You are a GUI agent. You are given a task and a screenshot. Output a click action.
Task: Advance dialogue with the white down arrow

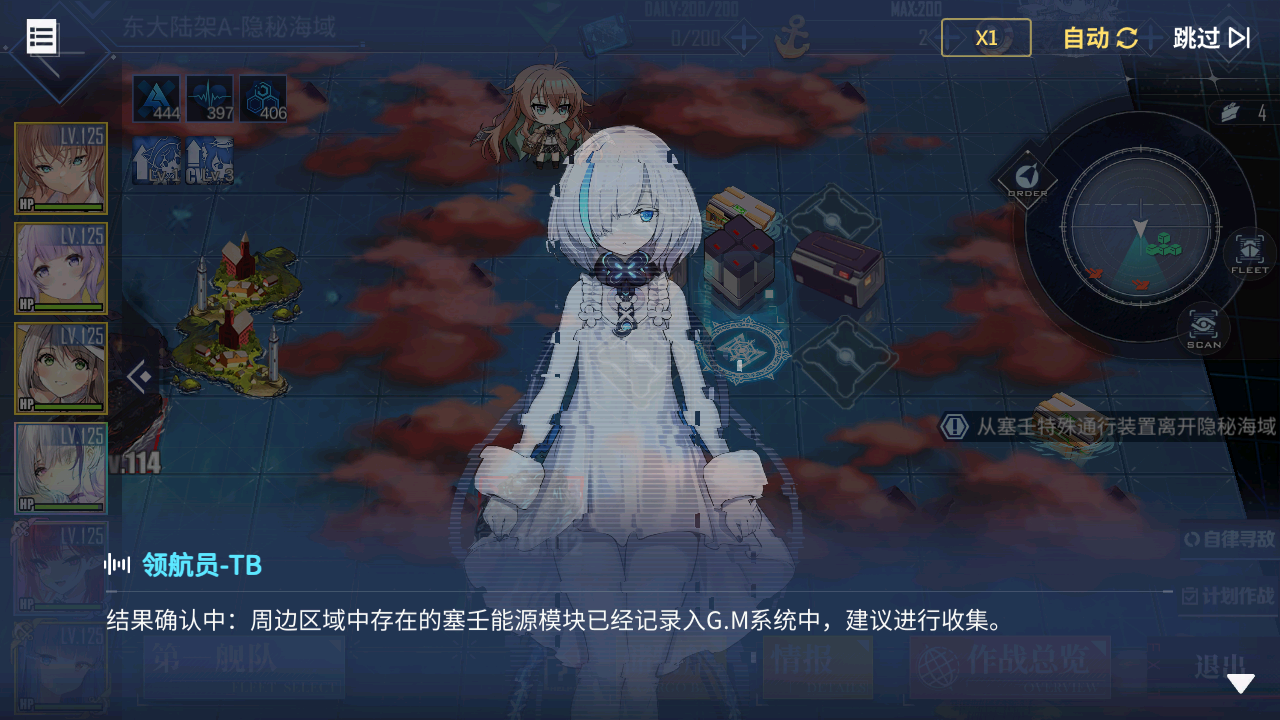click(x=1240, y=684)
